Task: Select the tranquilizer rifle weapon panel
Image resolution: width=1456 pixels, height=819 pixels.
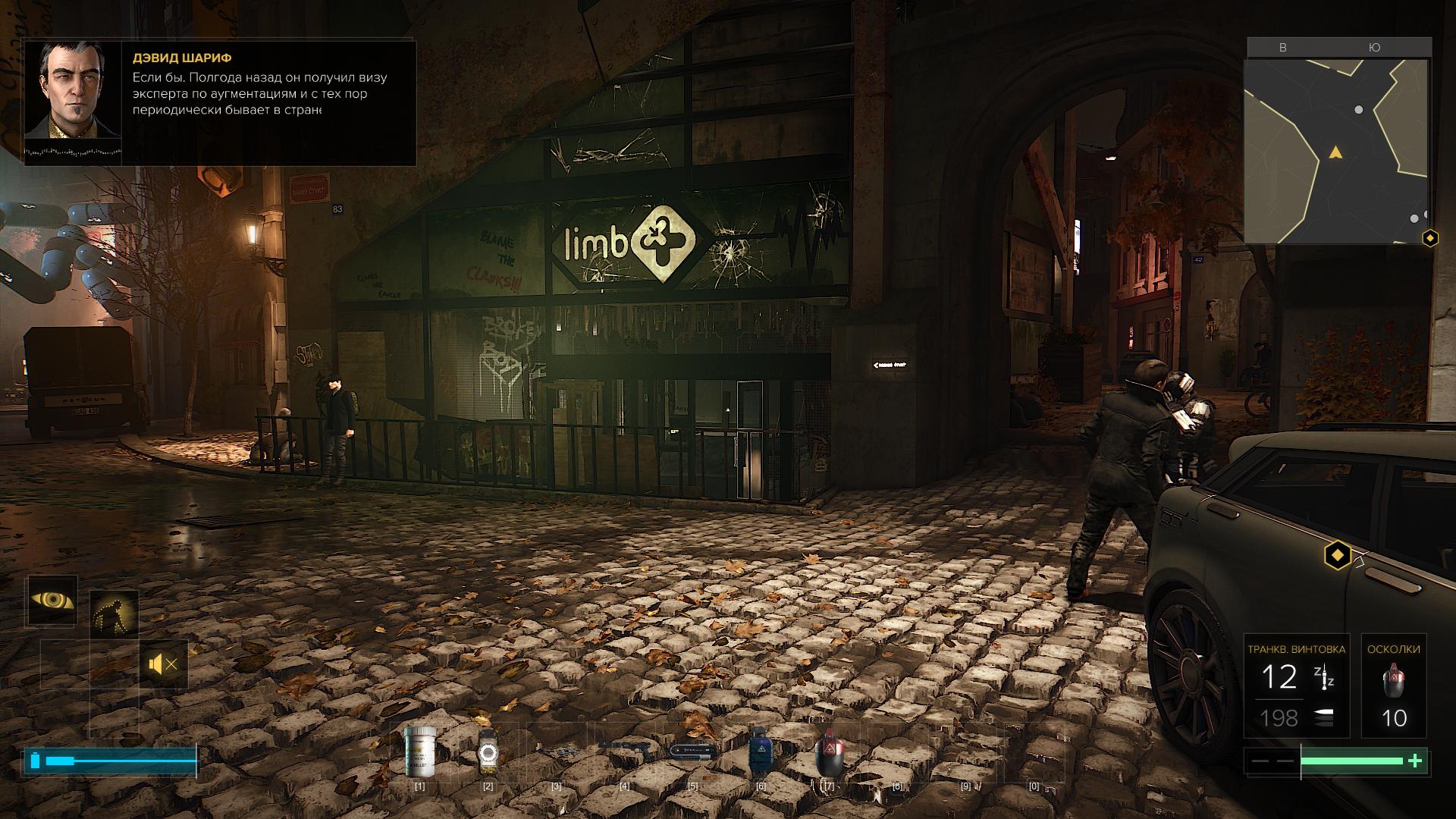Action: pos(1297,686)
